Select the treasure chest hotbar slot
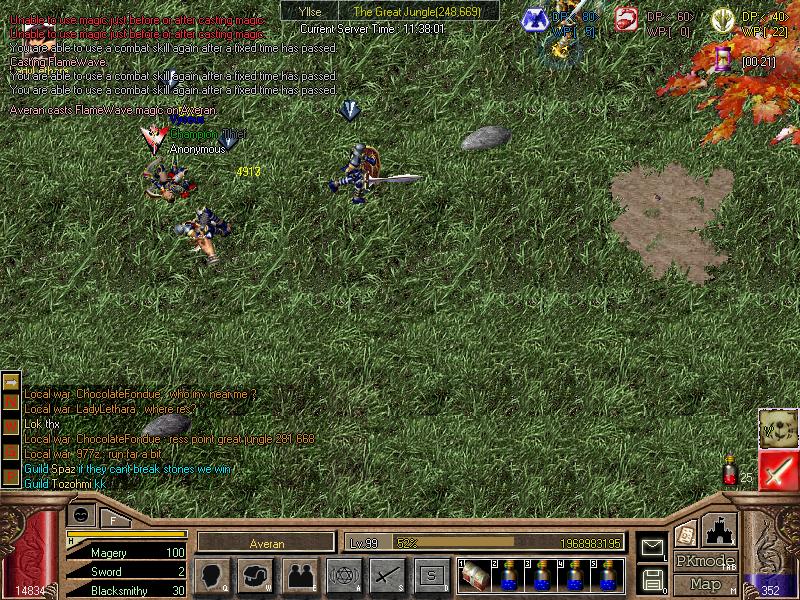 (x=474, y=575)
